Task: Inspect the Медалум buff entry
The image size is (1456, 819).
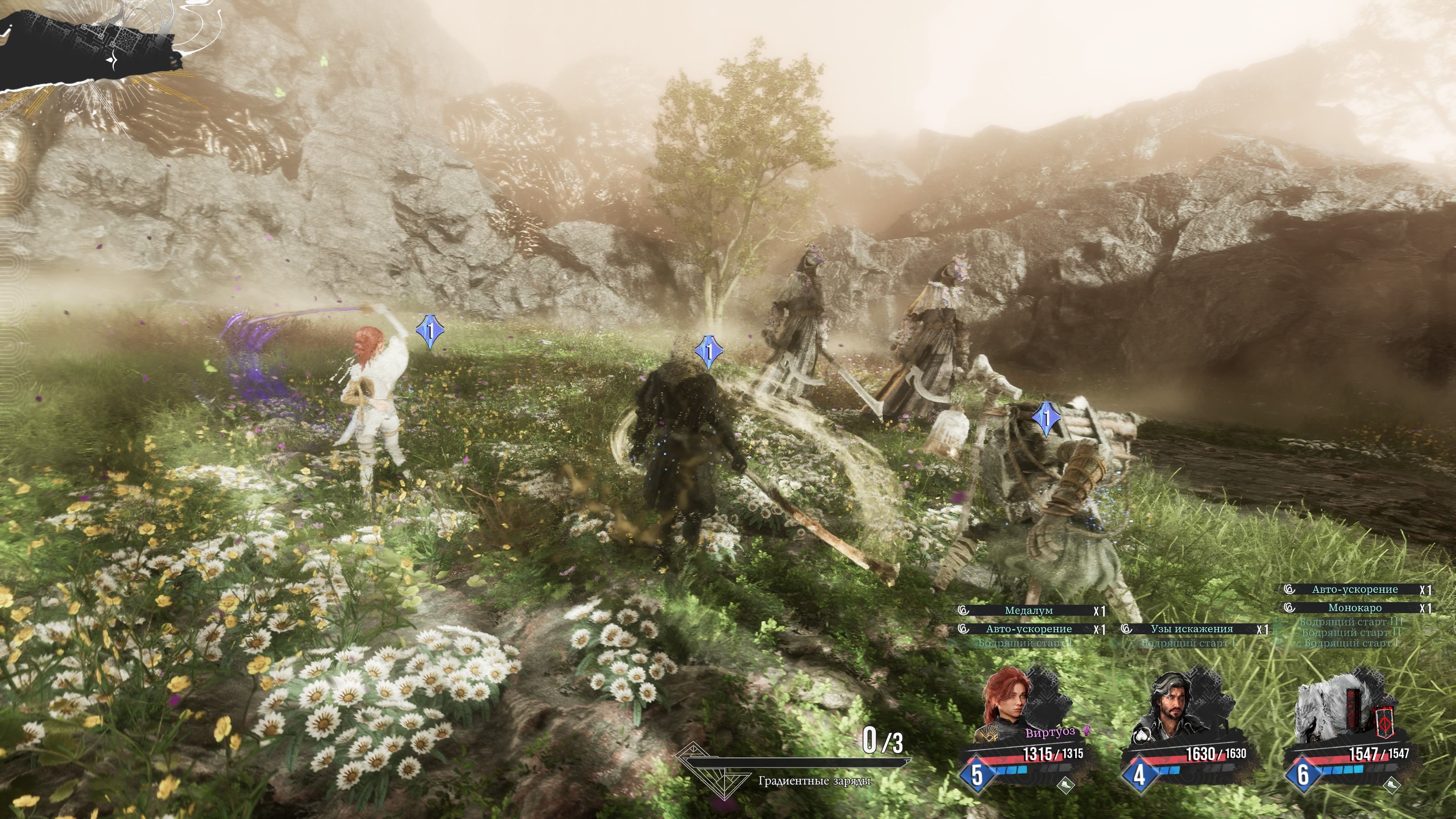Action: [1029, 610]
